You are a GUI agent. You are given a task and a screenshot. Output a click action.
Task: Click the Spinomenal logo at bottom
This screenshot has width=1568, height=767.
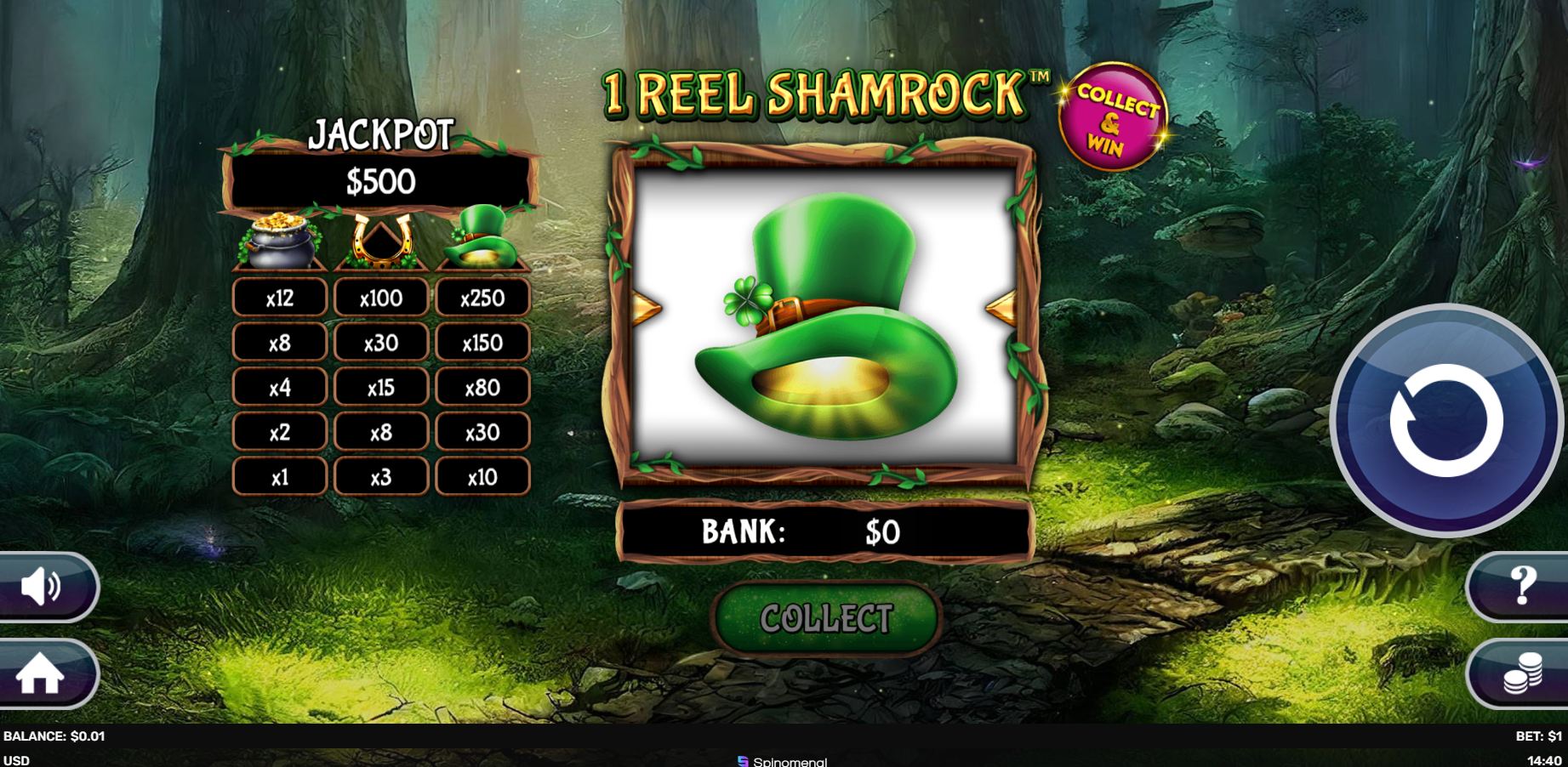pos(777,762)
